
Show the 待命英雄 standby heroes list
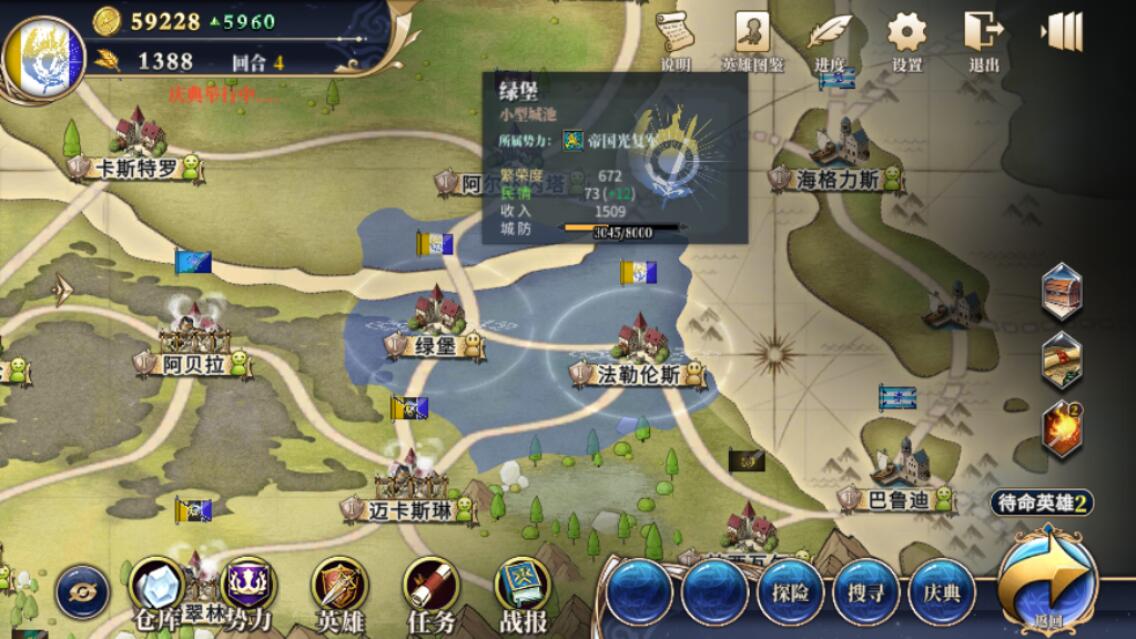[x=1042, y=503]
